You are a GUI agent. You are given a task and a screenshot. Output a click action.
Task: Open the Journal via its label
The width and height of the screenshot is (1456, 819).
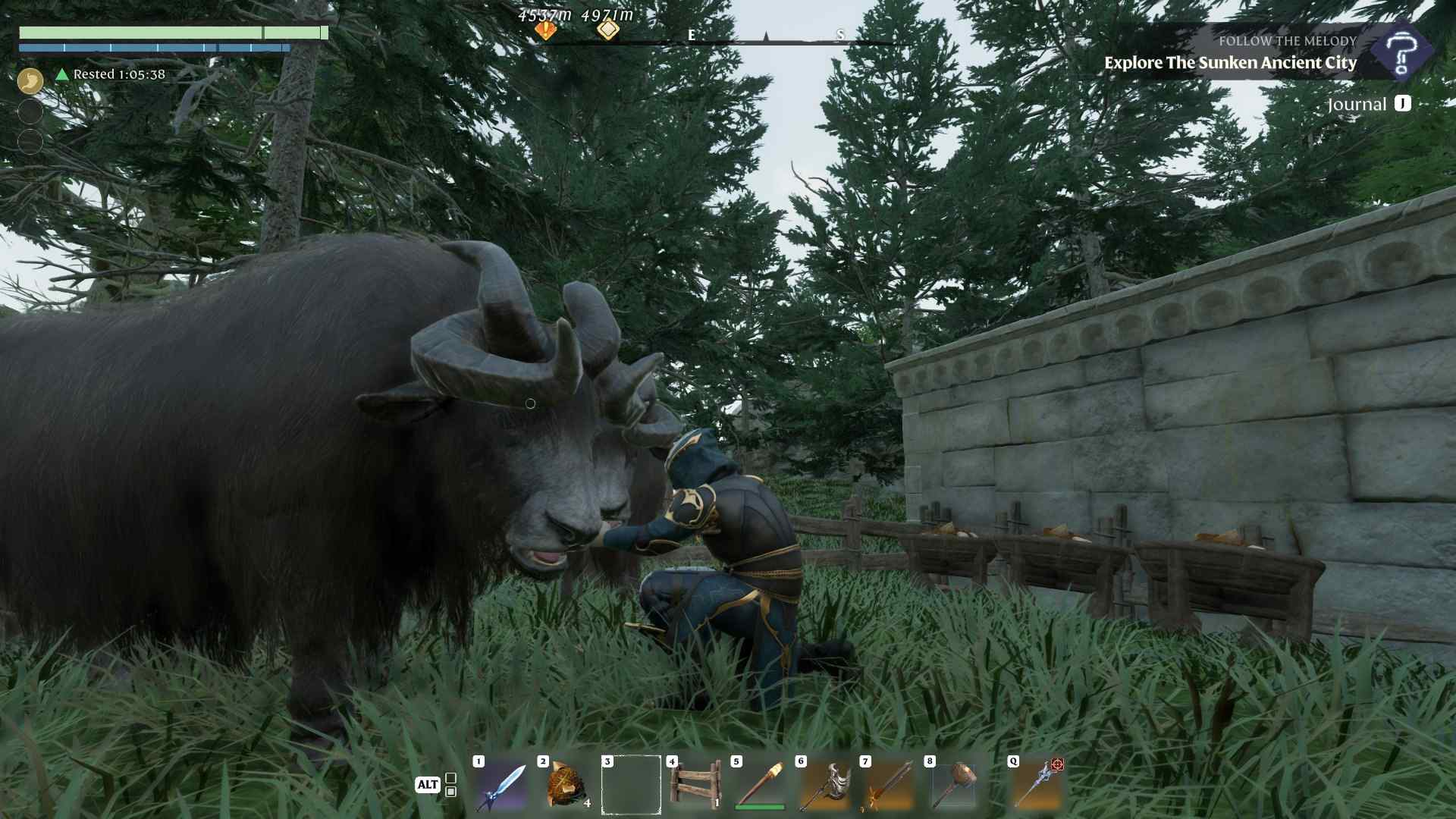pyautogui.click(x=1357, y=104)
